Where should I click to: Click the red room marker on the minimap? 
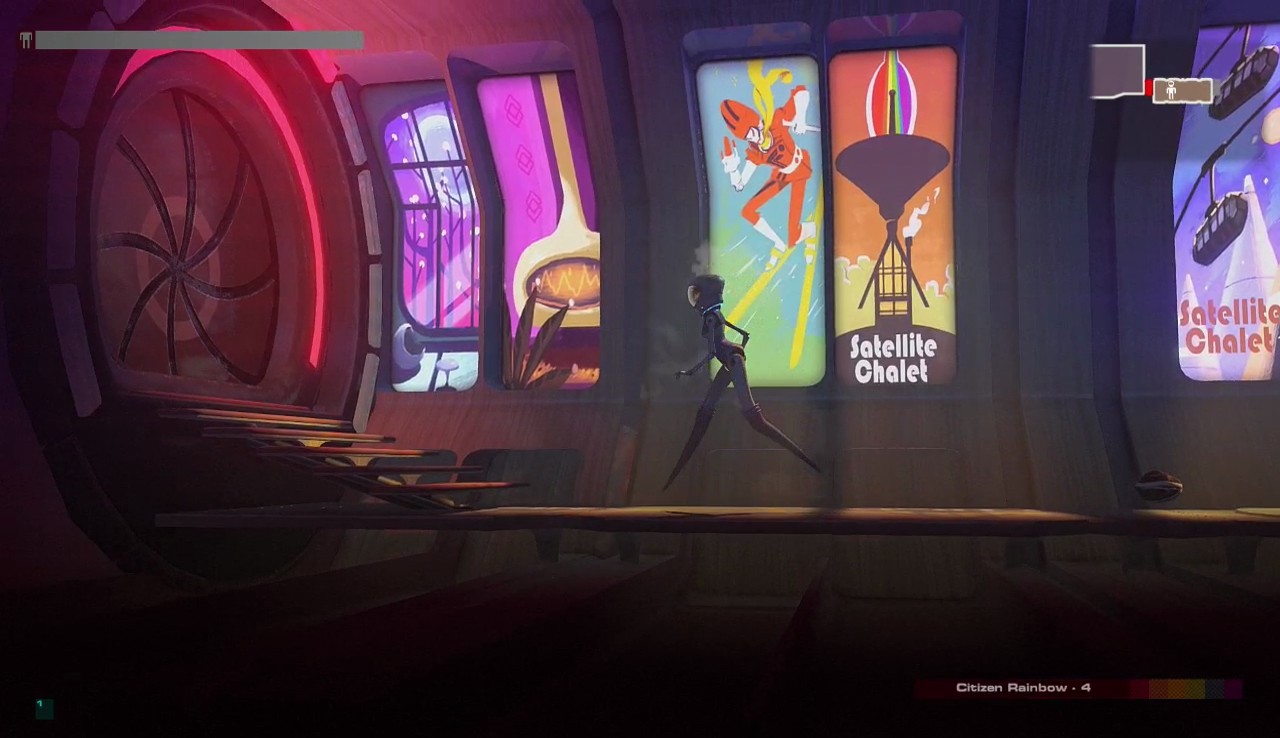tap(1148, 88)
